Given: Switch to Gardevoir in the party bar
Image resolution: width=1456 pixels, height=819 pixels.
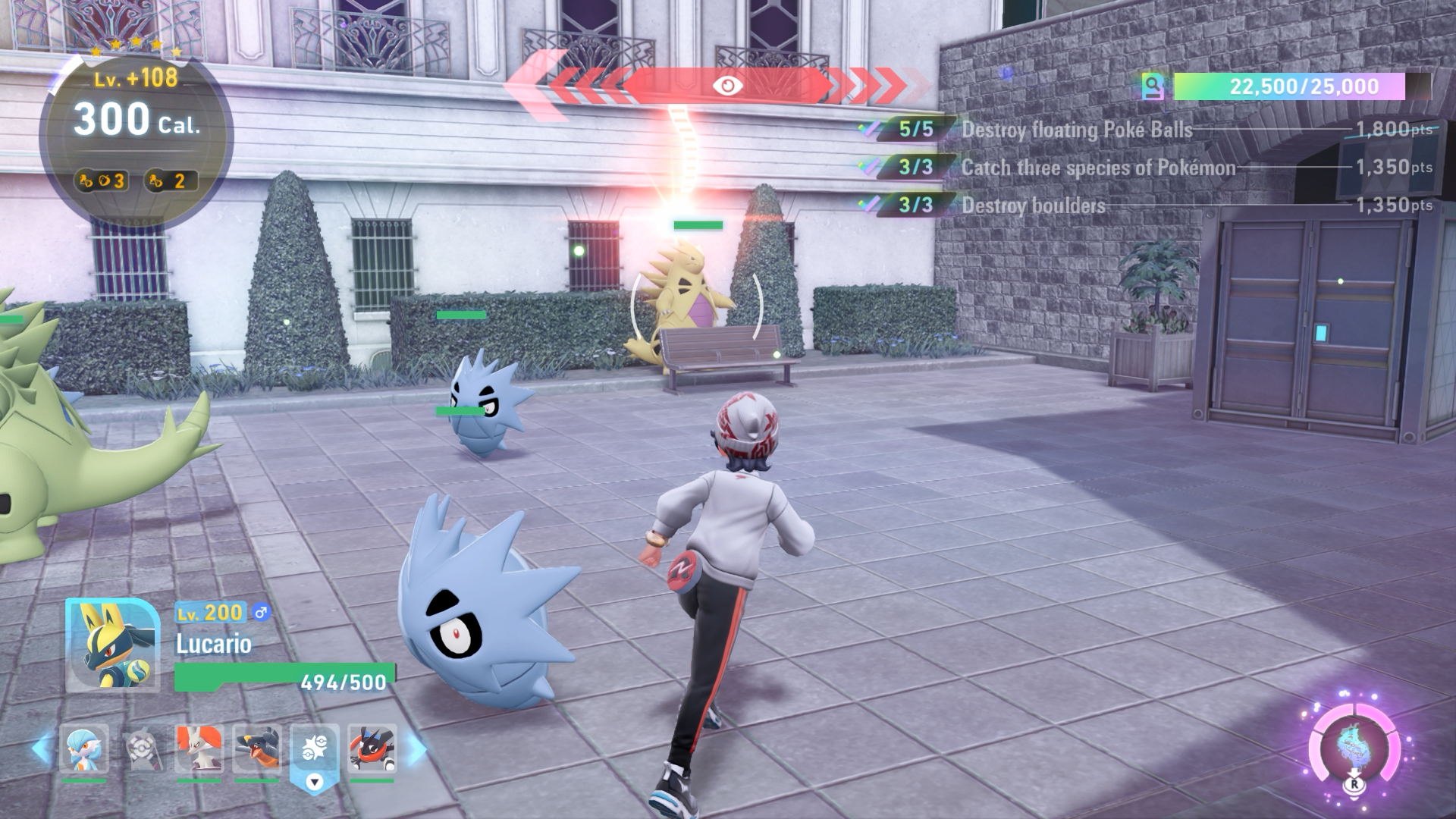Looking at the screenshot, I should 84,749.
